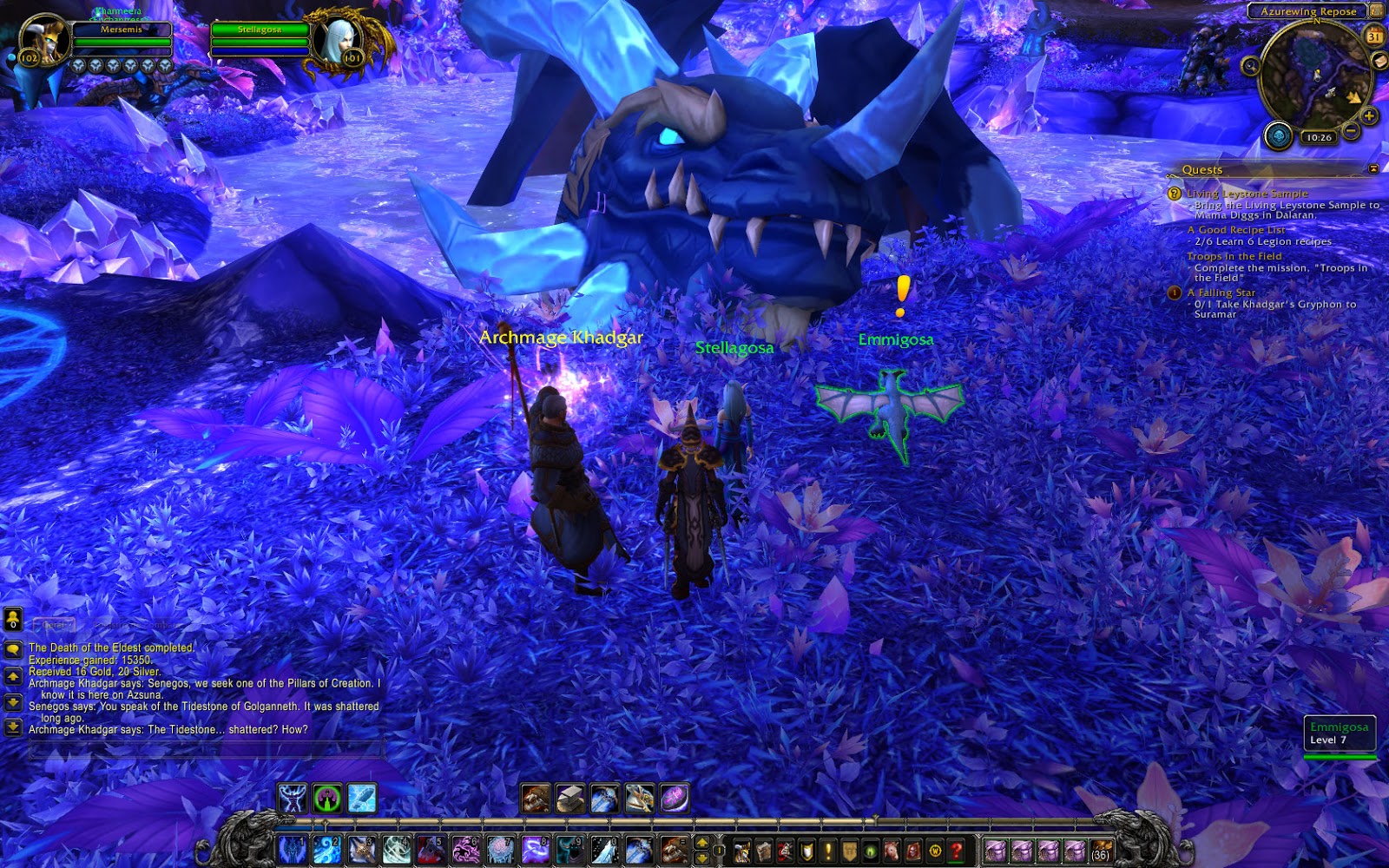Viewport: 1389px width, 868px height.
Task: Open the chat menu bubble button
Action: 13,648
